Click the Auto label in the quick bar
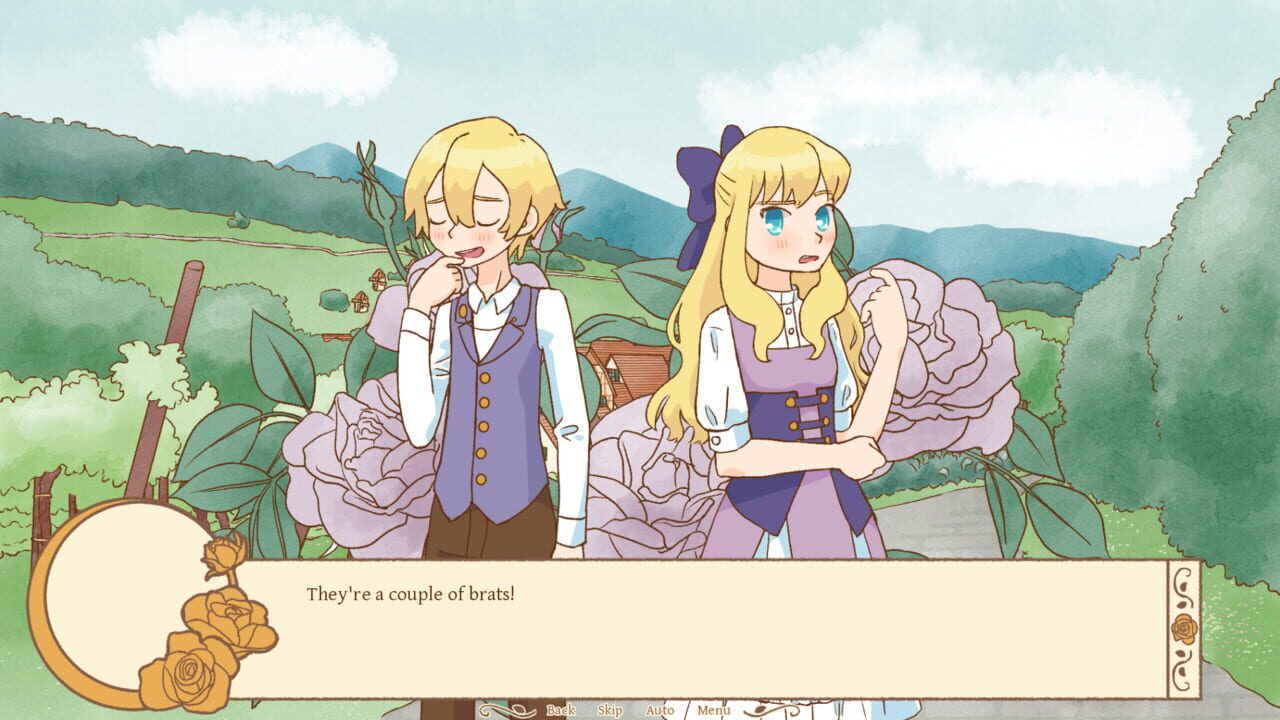The image size is (1280, 720). tap(659, 710)
